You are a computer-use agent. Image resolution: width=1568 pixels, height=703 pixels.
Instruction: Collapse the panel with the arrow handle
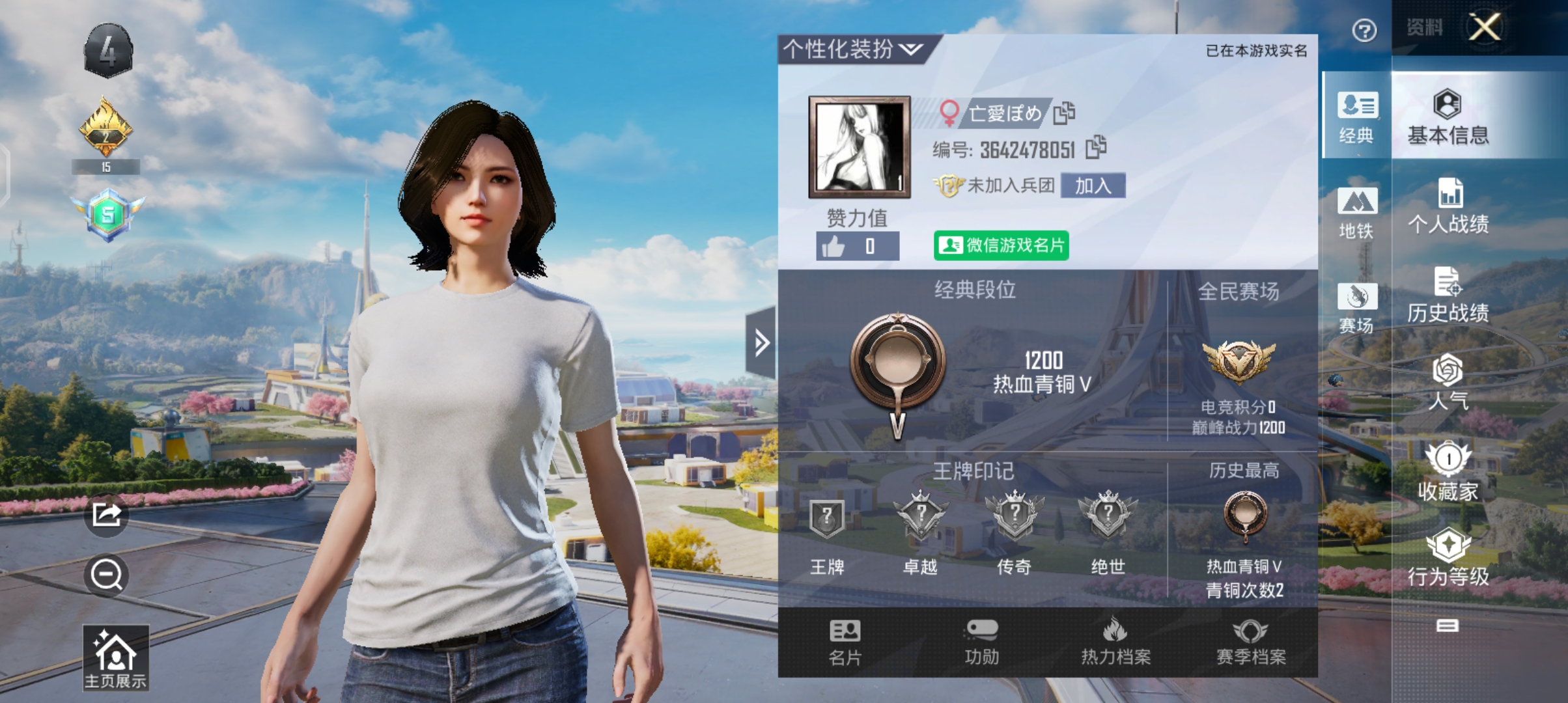point(761,343)
